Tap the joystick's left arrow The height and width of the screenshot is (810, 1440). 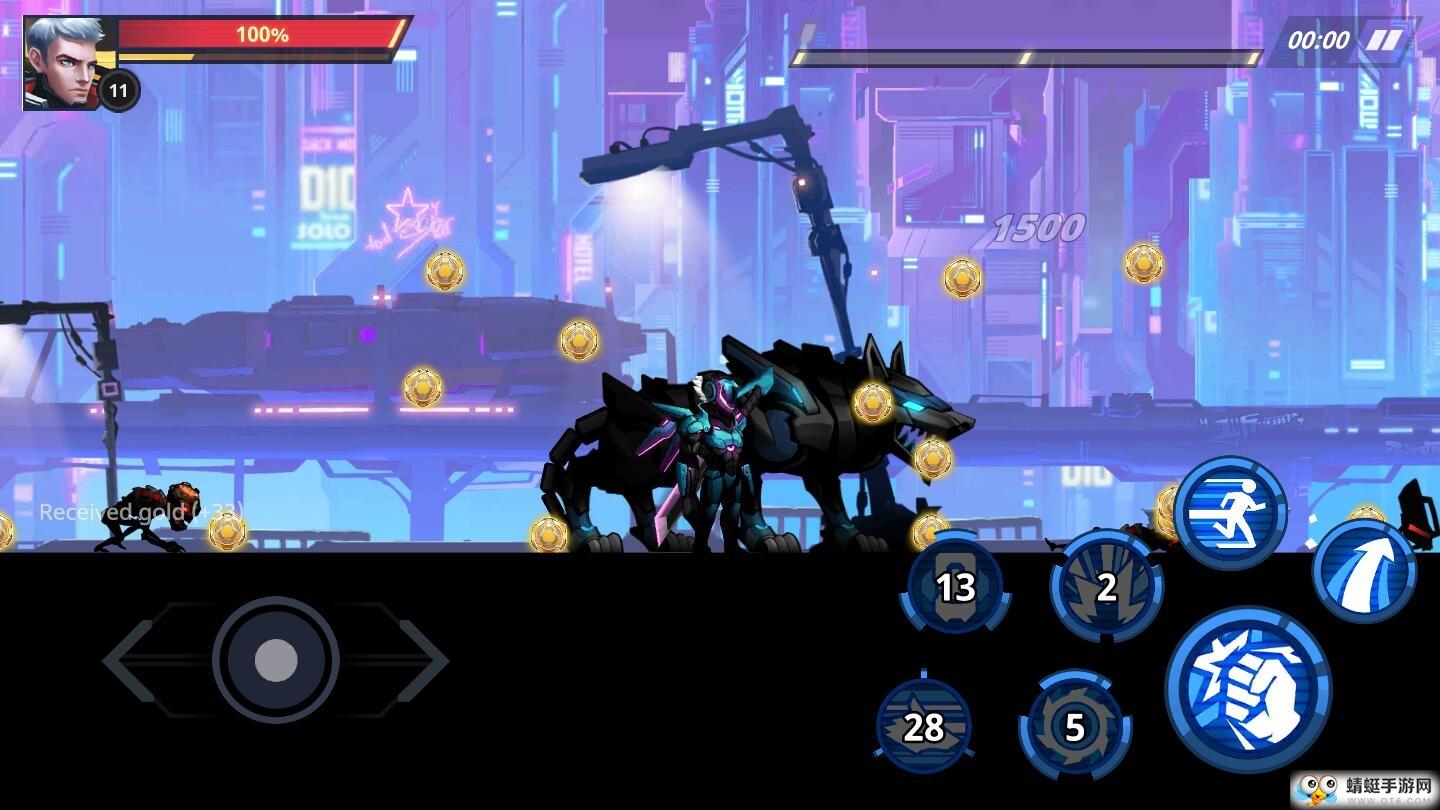130,660
